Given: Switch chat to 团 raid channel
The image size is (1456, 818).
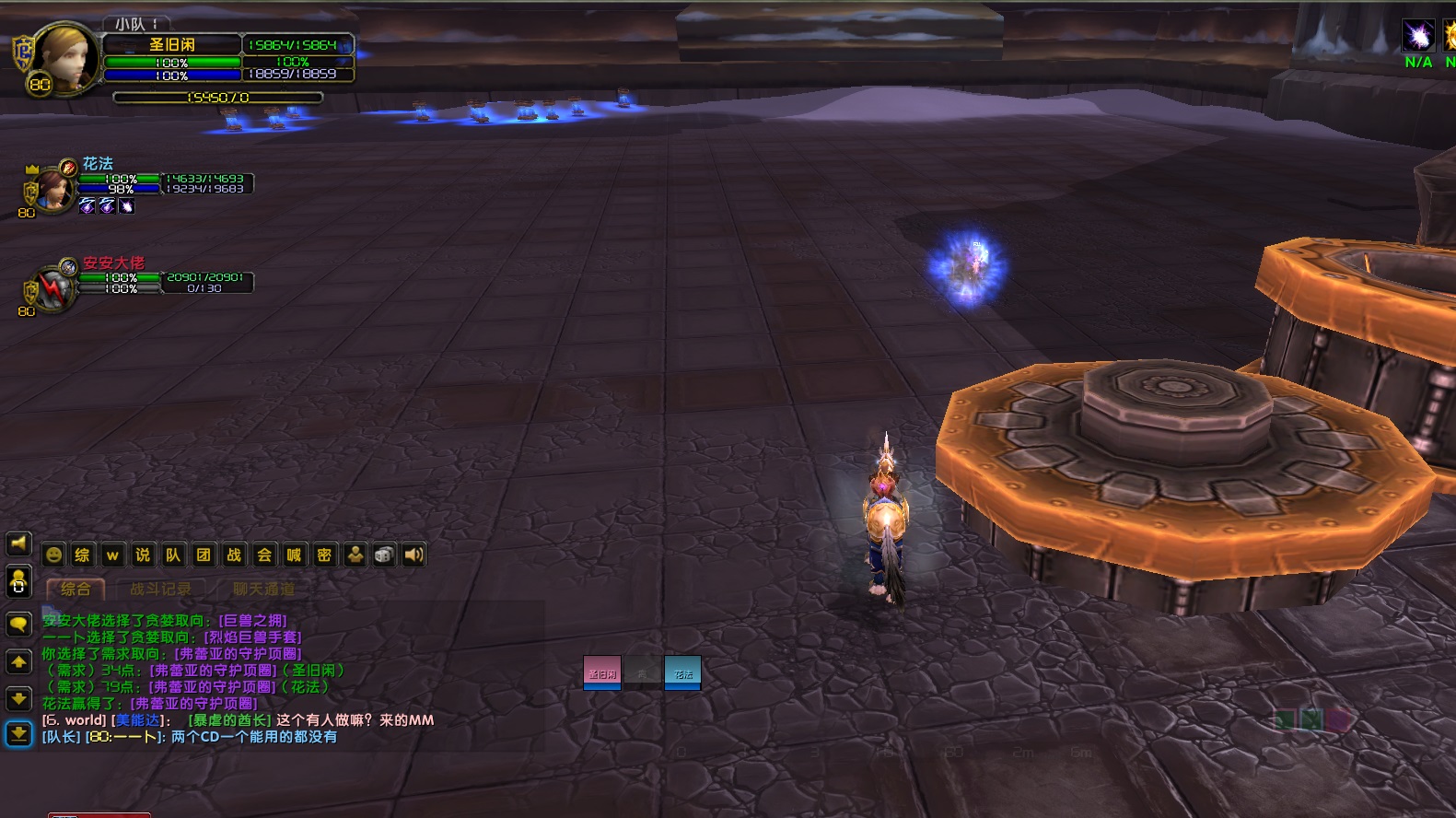Looking at the screenshot, I should point(204,555).
